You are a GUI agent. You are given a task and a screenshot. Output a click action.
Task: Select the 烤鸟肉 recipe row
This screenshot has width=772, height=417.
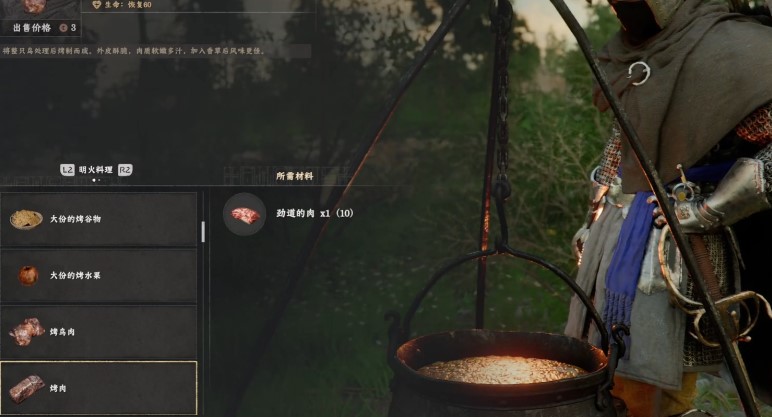(x=98, y=332)
